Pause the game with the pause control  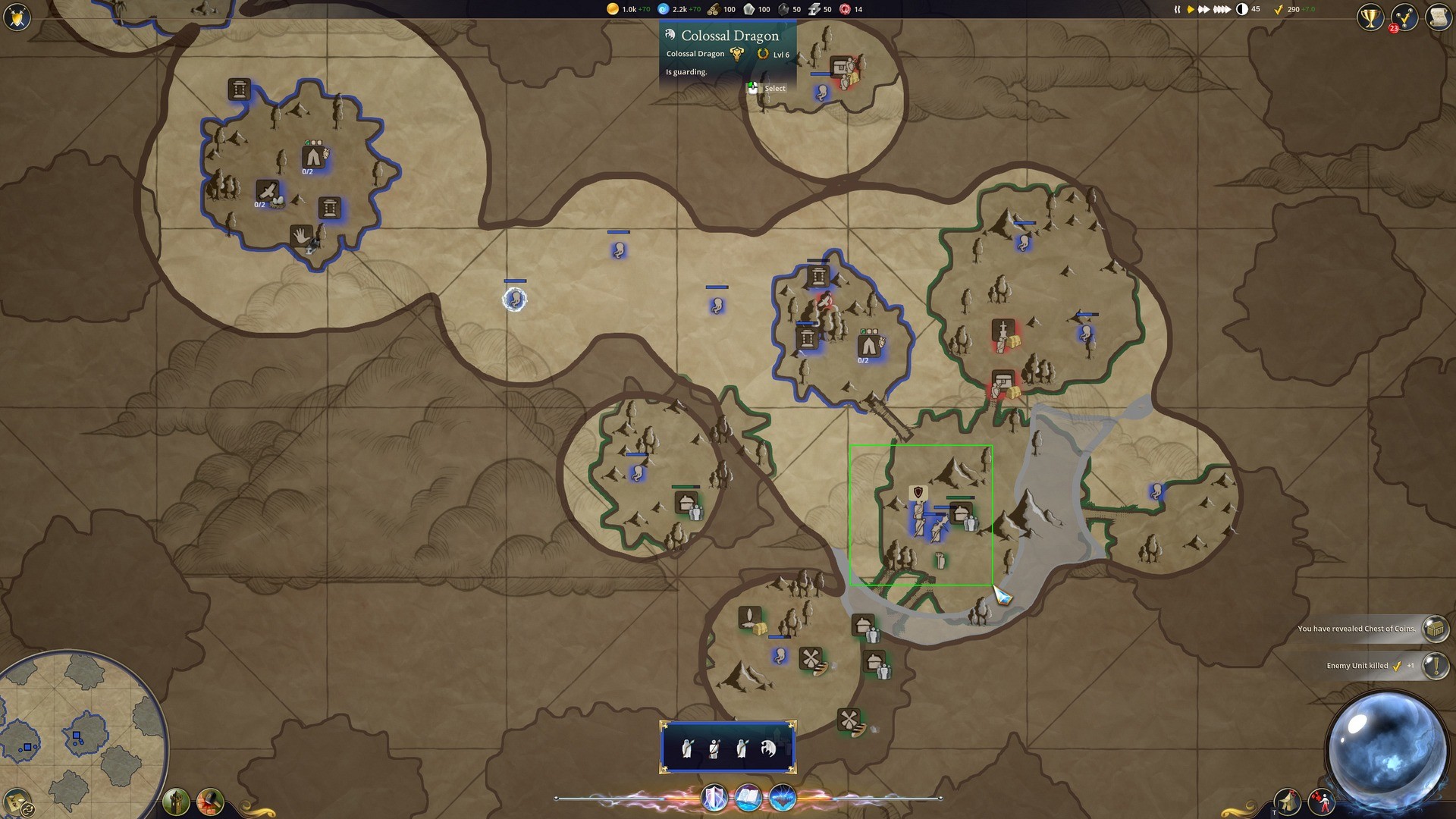1178,9
